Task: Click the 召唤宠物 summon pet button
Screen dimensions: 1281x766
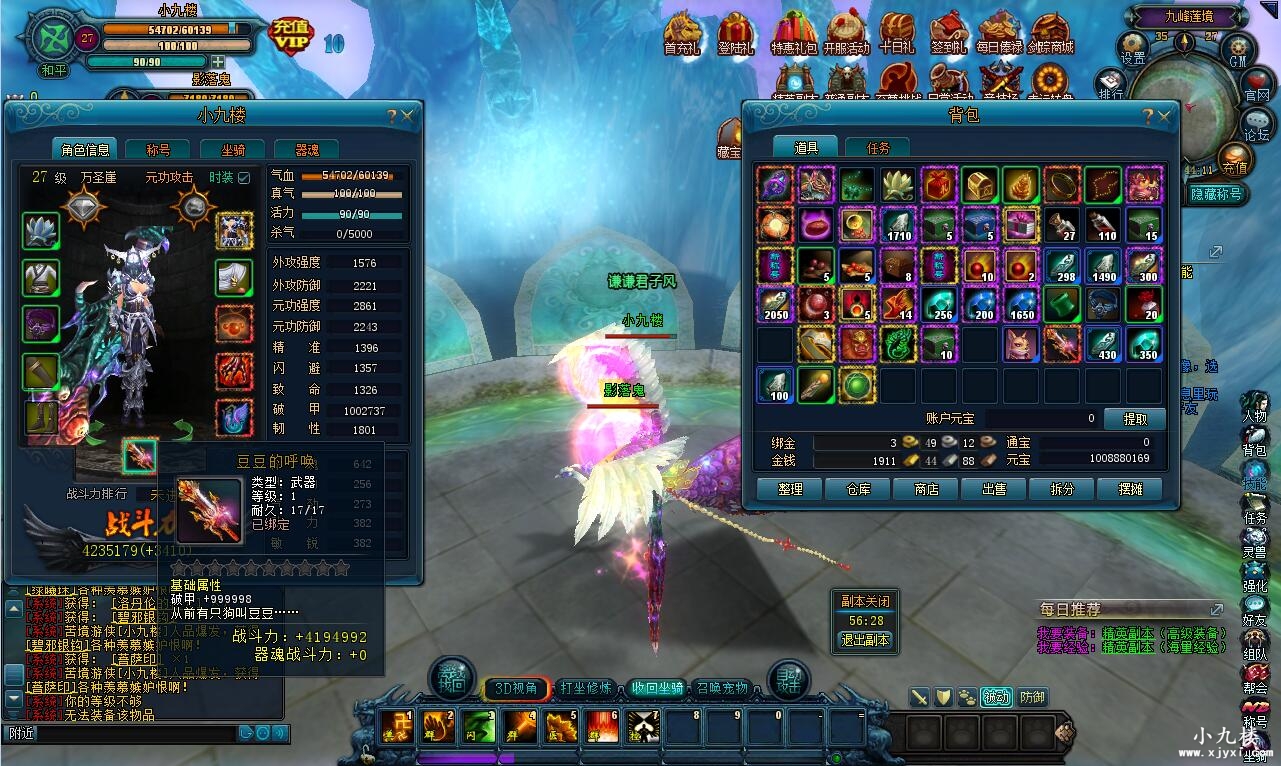Action: tap(722, 688)
